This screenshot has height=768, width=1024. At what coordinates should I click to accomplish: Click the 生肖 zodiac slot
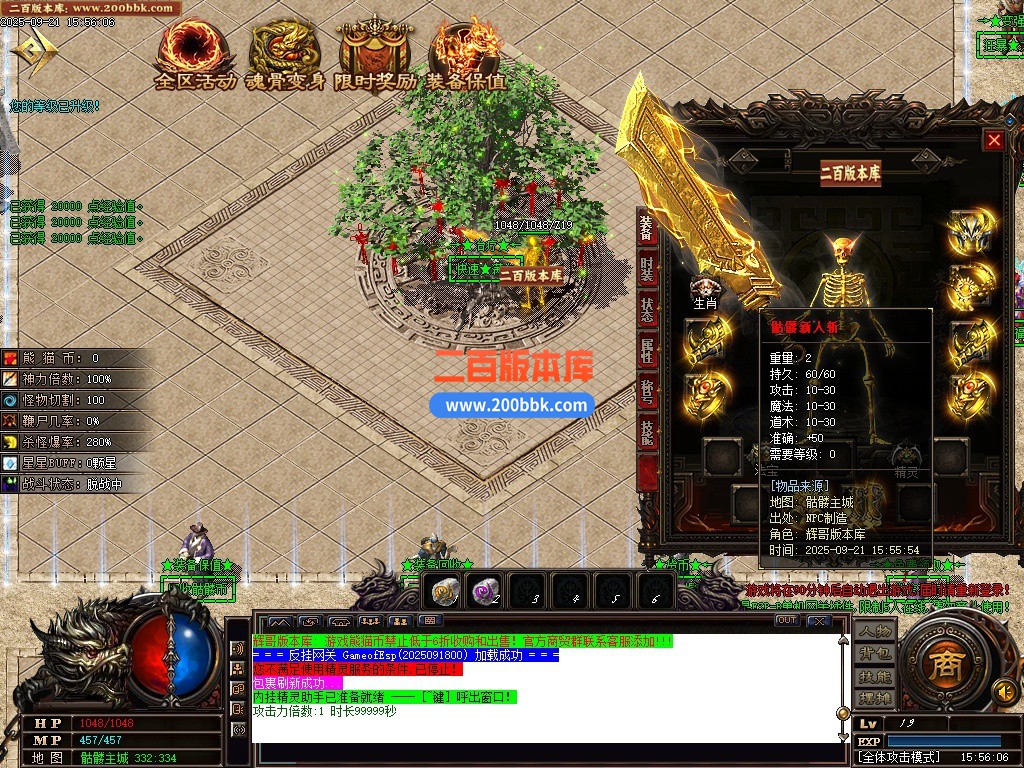[705, 290]
